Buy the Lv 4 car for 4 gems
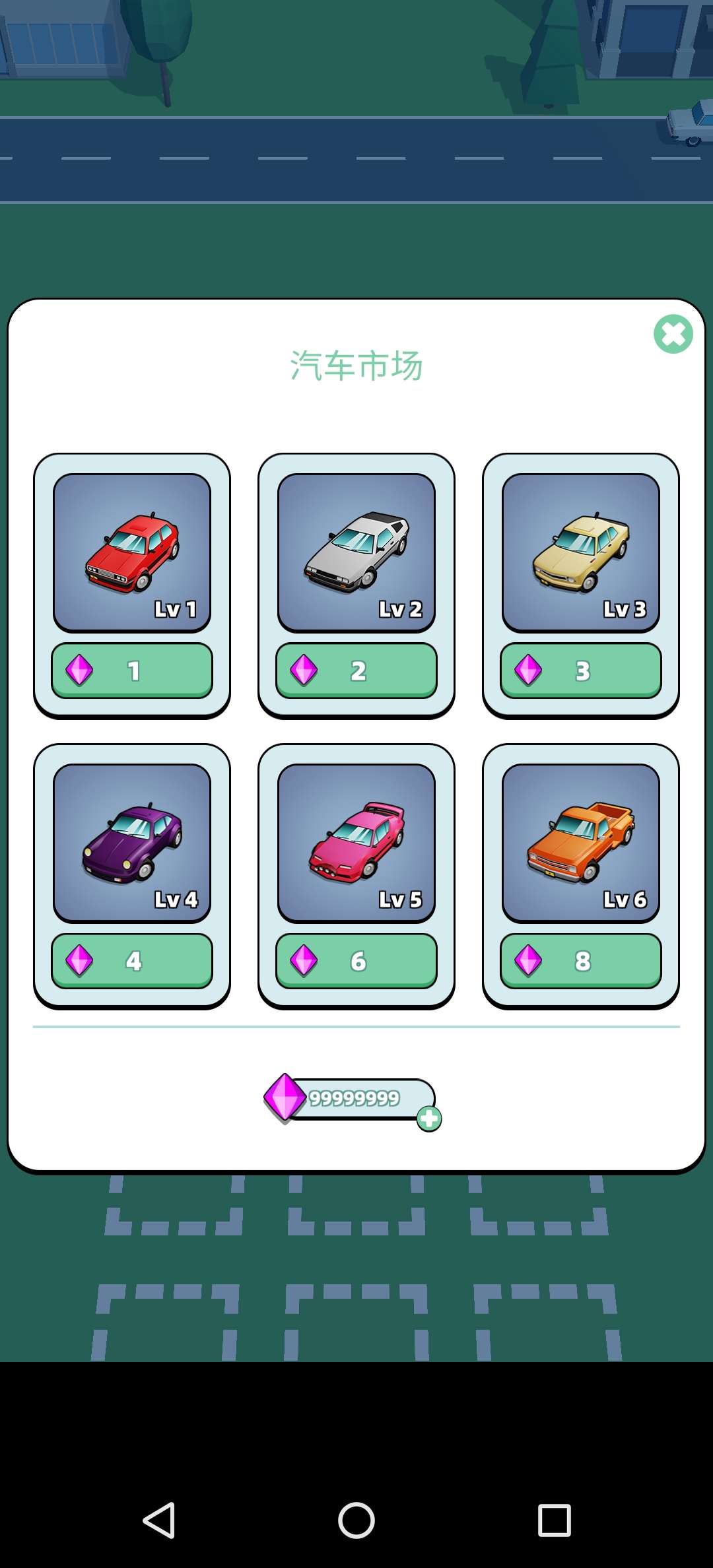Viewport: 713px width, 1568px height. (x=132, y=961)
